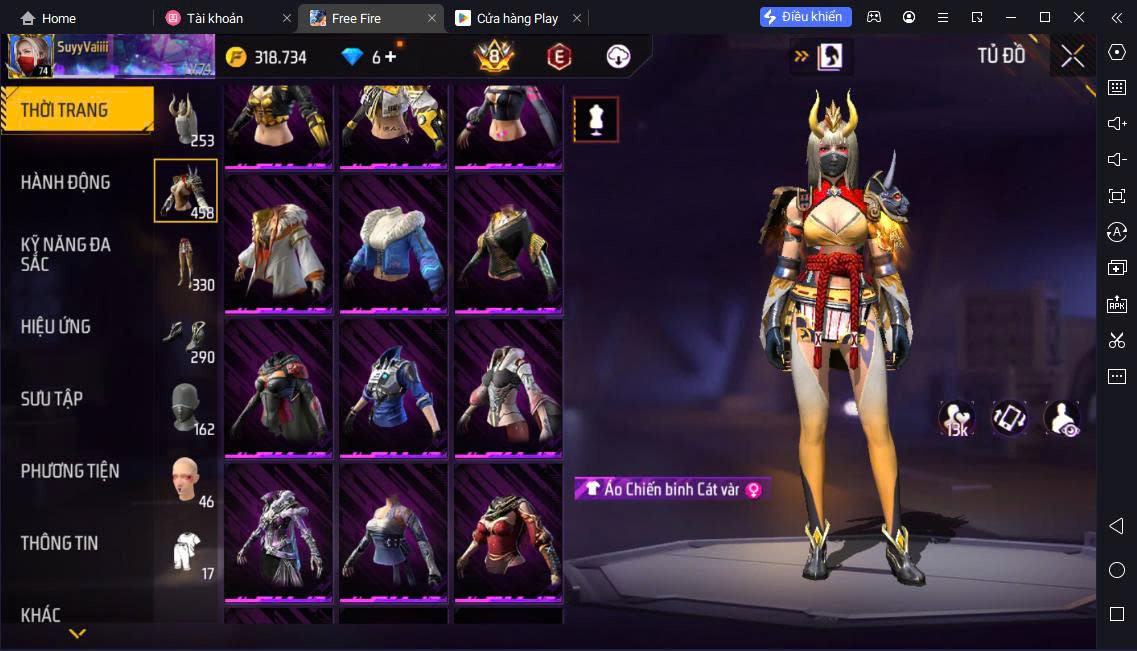Select the Kỹ Năng Đa Sắc tab

click(66, 254)
